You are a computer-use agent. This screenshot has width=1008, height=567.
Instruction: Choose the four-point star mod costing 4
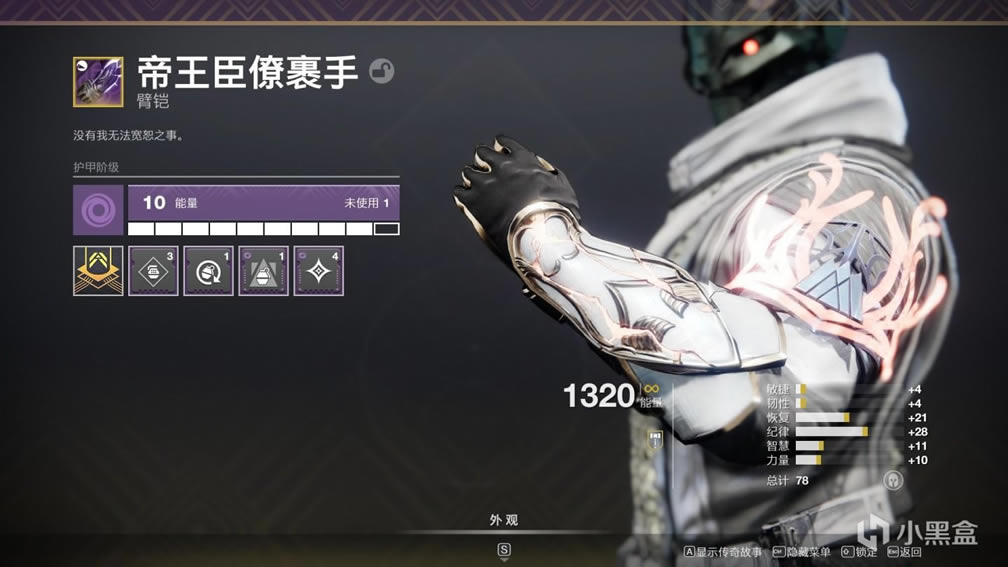click(318, 271)
